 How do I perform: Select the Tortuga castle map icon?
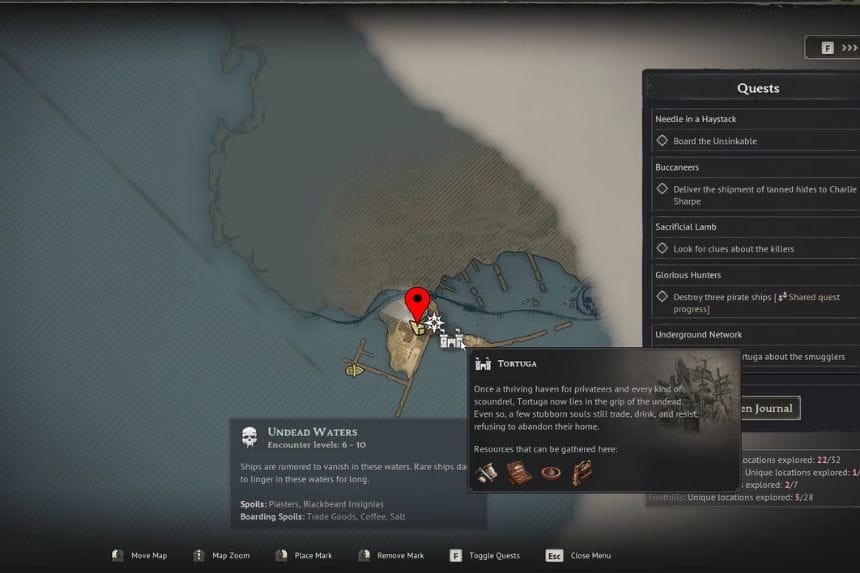451,341
